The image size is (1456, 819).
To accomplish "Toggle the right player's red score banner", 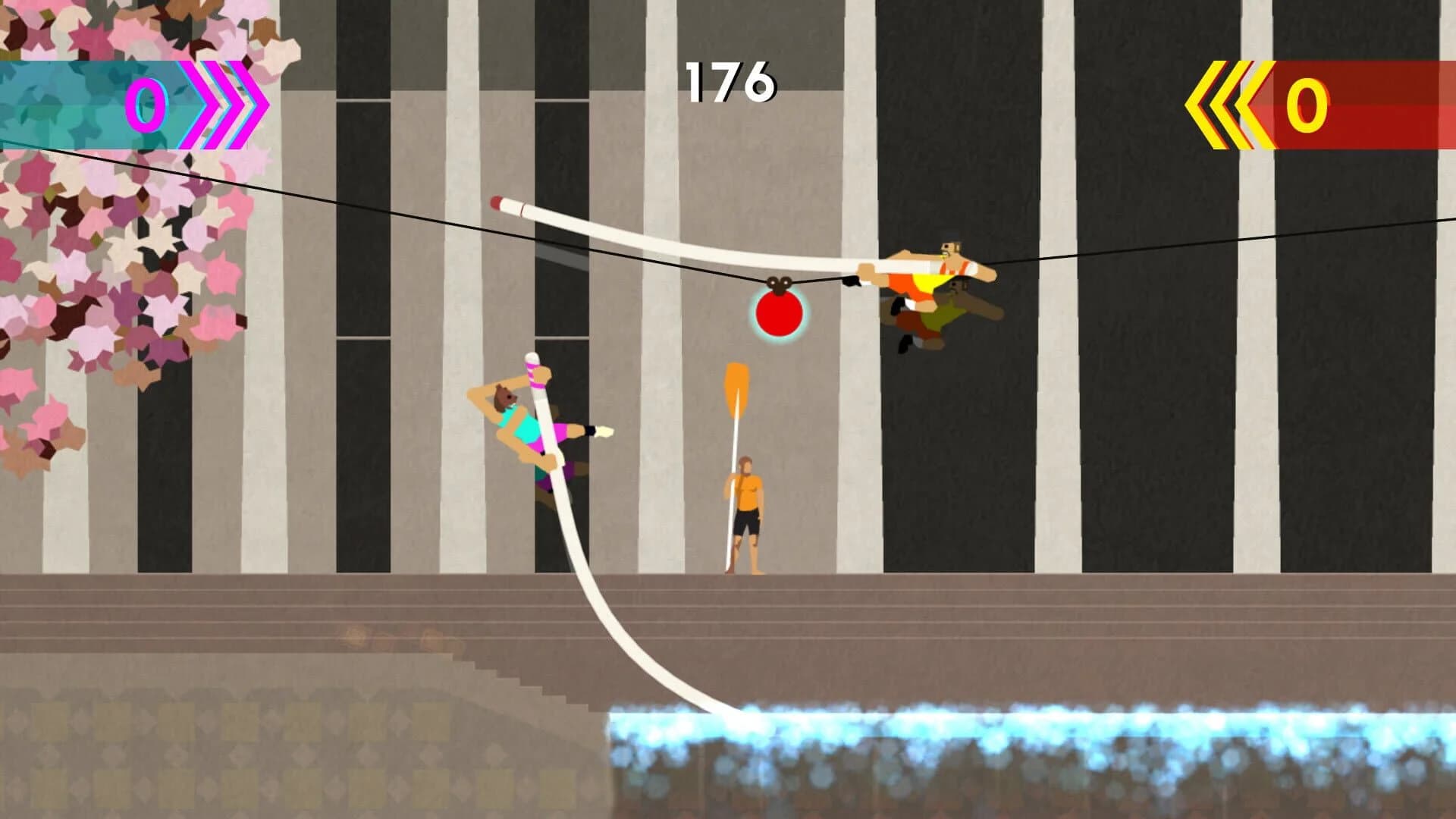I will tap(1365, 106).
